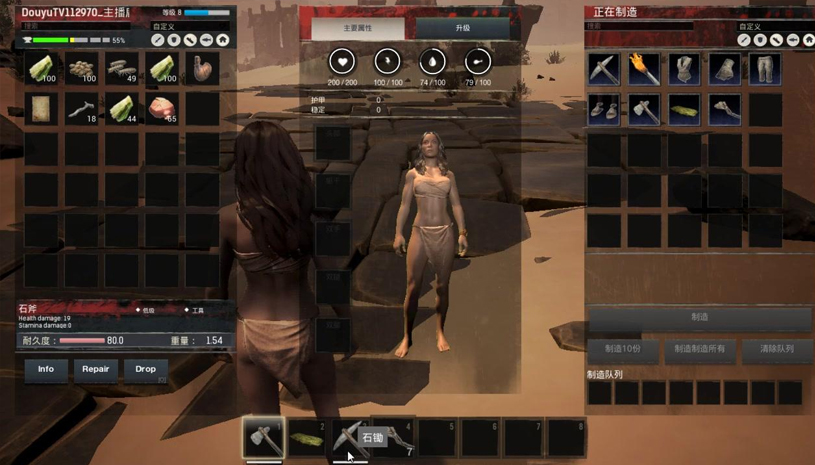Open the Info panel for the stone axe
This screenshot has width=815, height=465.
pyautogui.click(x=46, y=369)
